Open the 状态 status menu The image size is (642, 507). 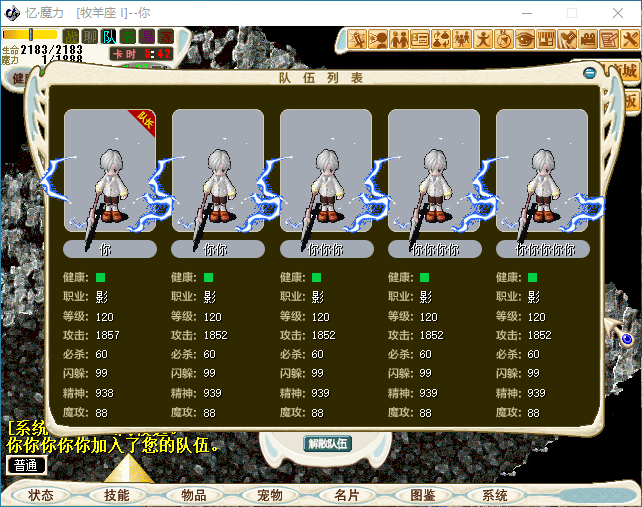[41, 495]
